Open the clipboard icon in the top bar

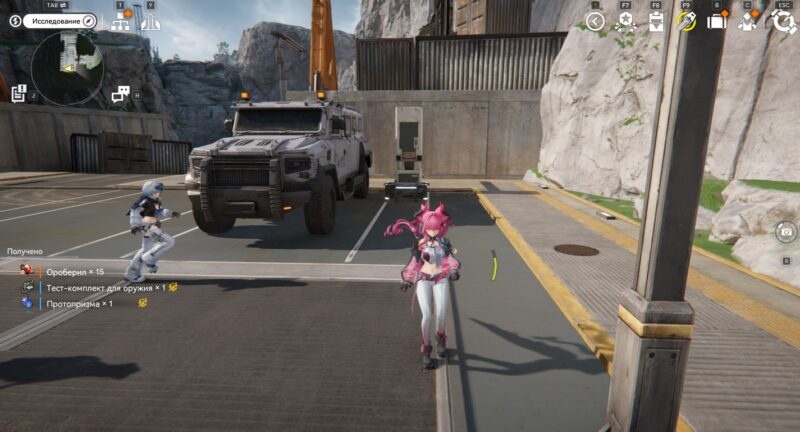click(x=656, y=21)
